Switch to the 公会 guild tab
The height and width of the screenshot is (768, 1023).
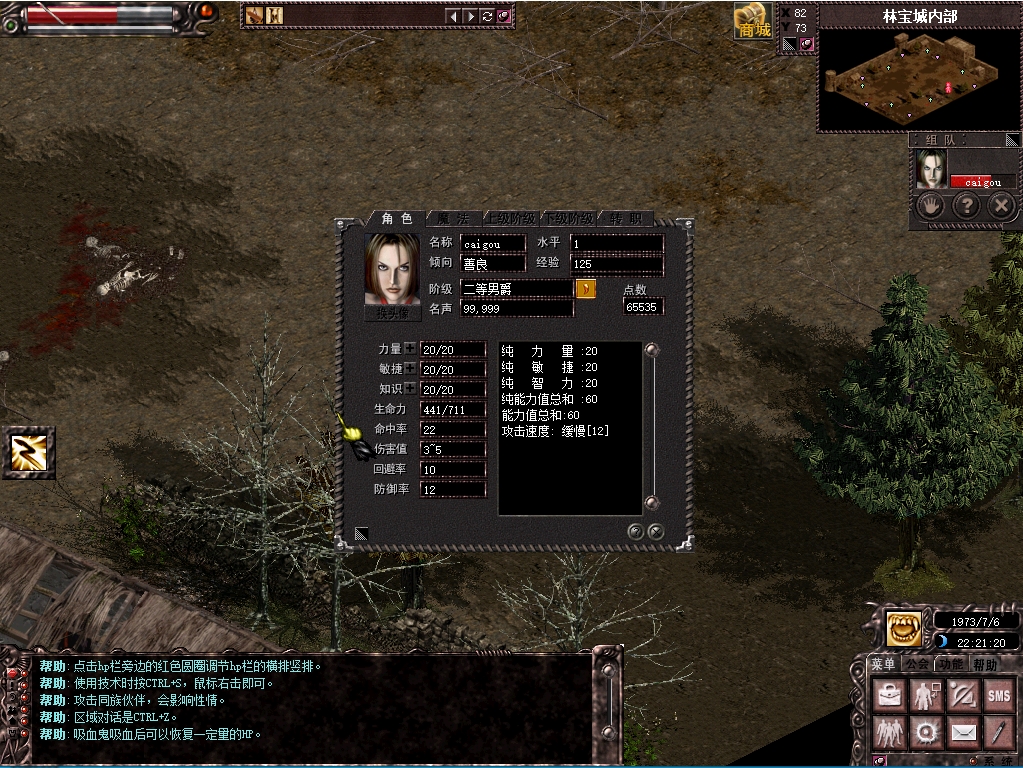pos(918,664)
